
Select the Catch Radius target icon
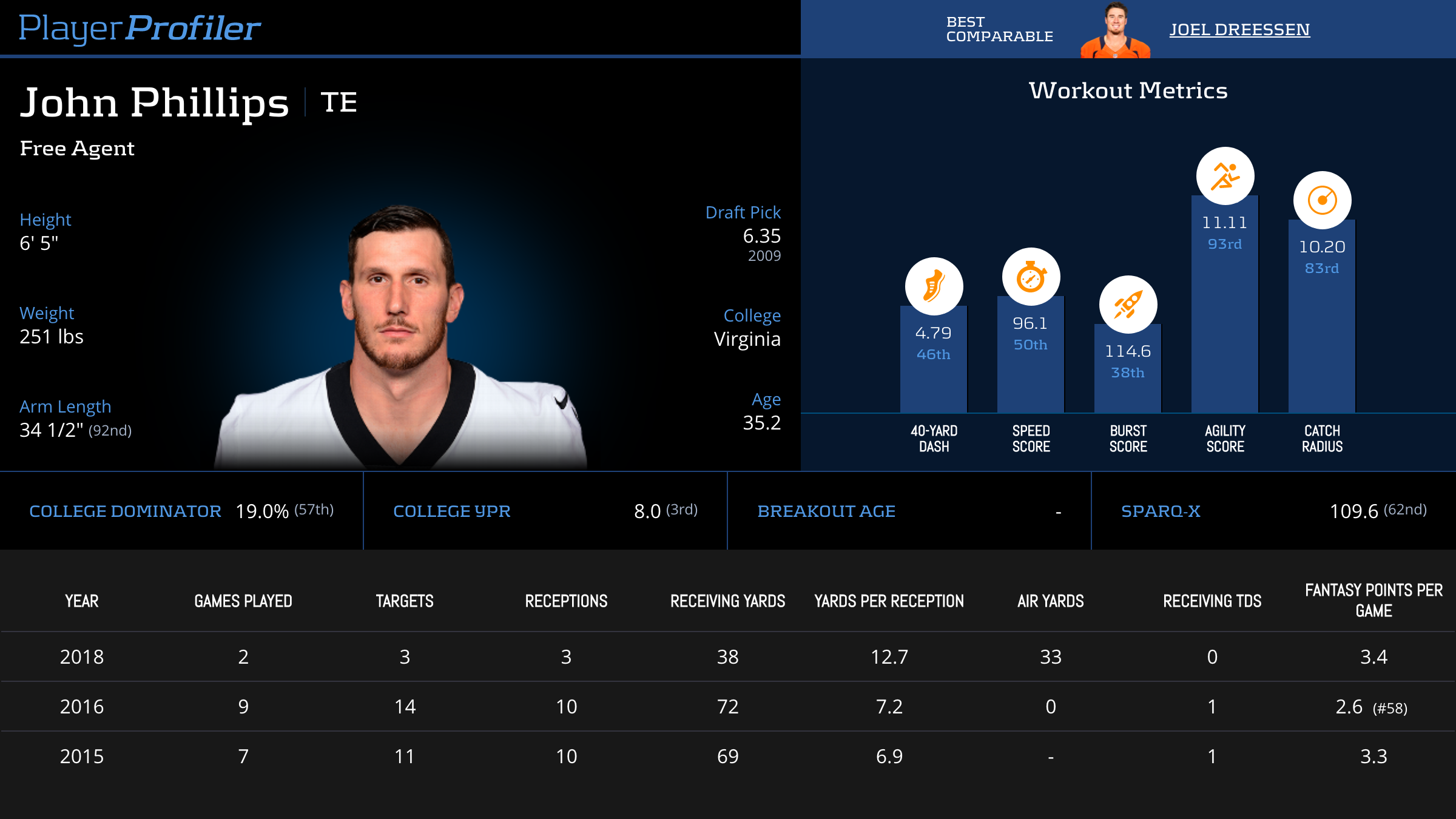(x=1322, y=200)
